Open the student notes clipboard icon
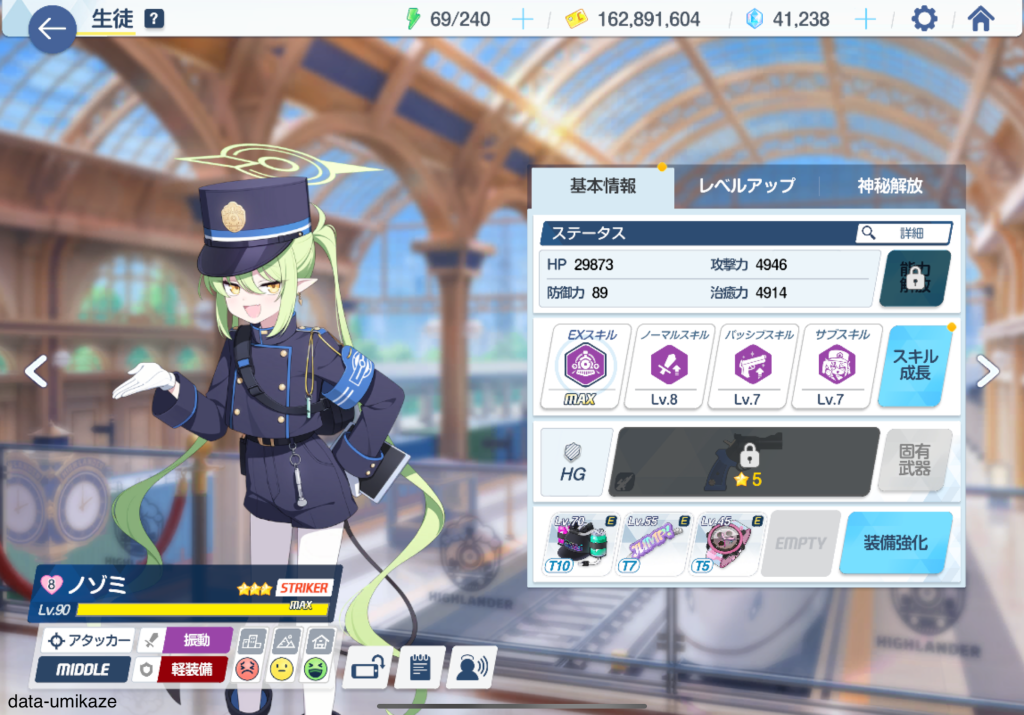The height and width of the screenshot is (715, 1024). point(420,668)
